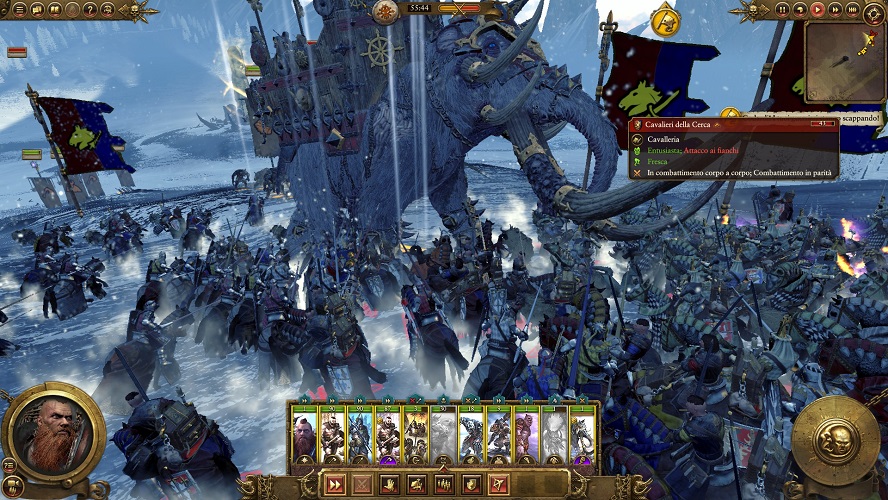Viewport: 888px width, 500px height.
Task: Set battle to normal play speed
Action: (817, 10)
